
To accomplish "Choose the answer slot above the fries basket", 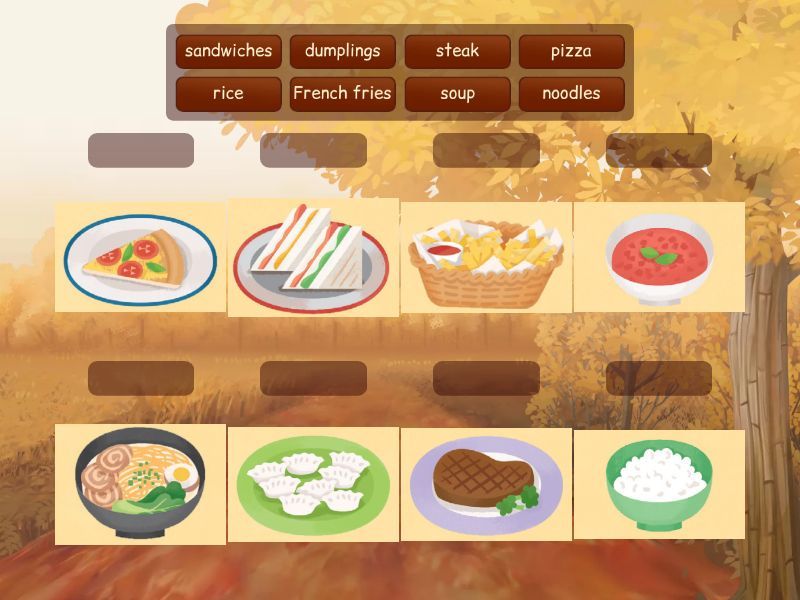I will (486, 150).
